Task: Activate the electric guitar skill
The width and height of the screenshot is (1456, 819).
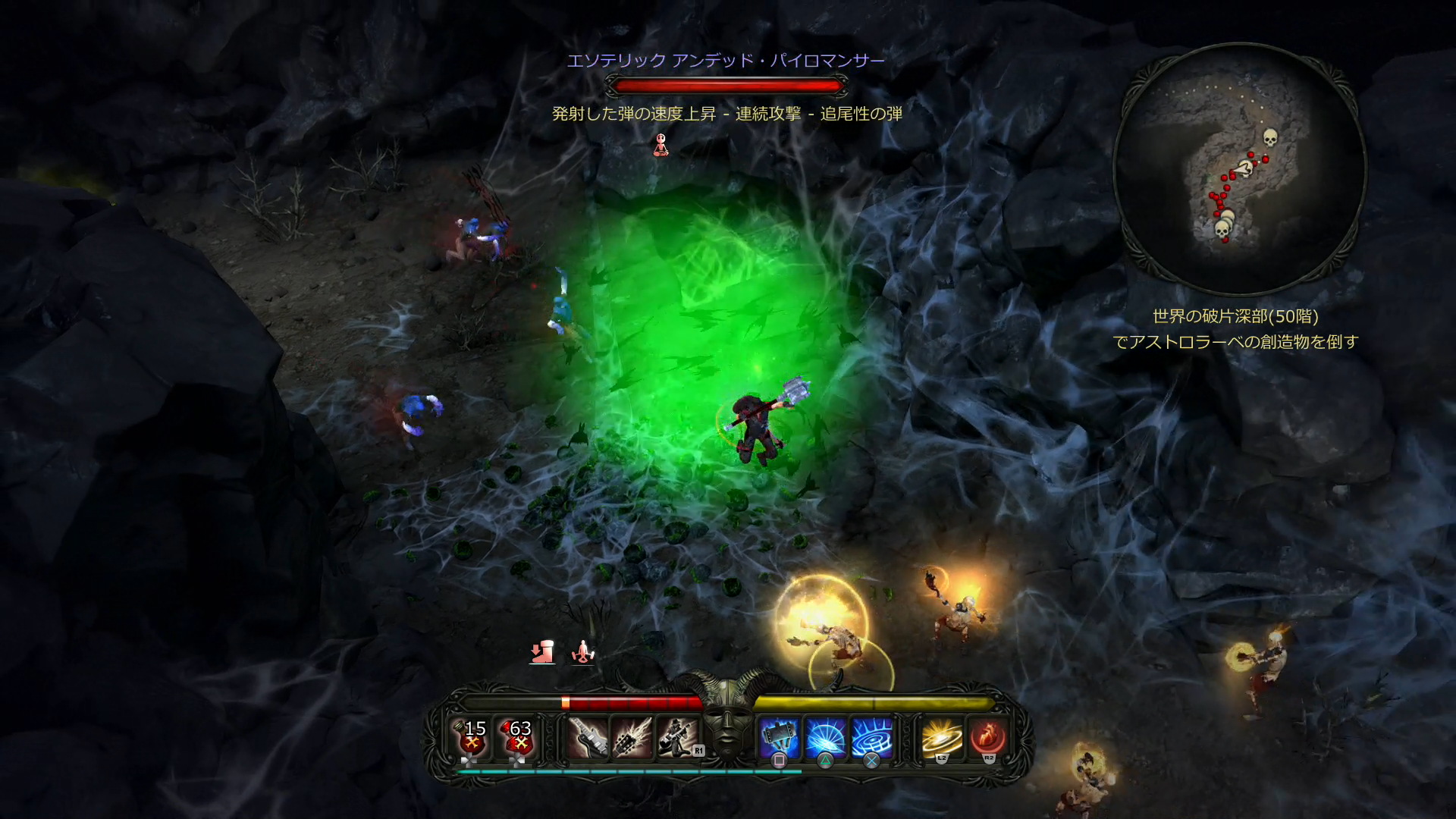Action: (588, 738)
